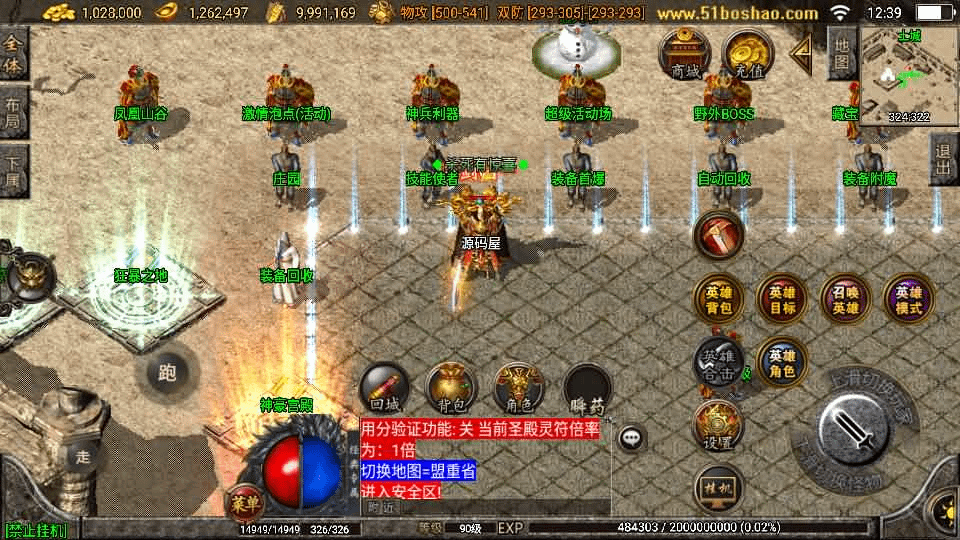Switch movement to 跑 run mode
Image resolution: width=960 pixels, height=540 pixels.
coord(167,374)
